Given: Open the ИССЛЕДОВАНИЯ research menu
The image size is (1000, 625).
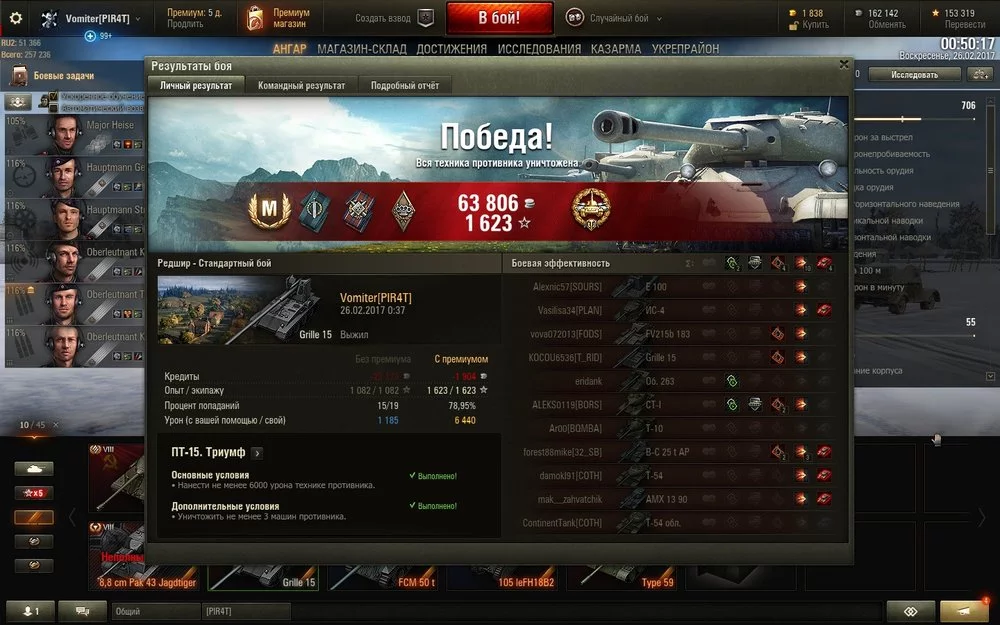Looking at the screenshot, I should tap(538, 49).
